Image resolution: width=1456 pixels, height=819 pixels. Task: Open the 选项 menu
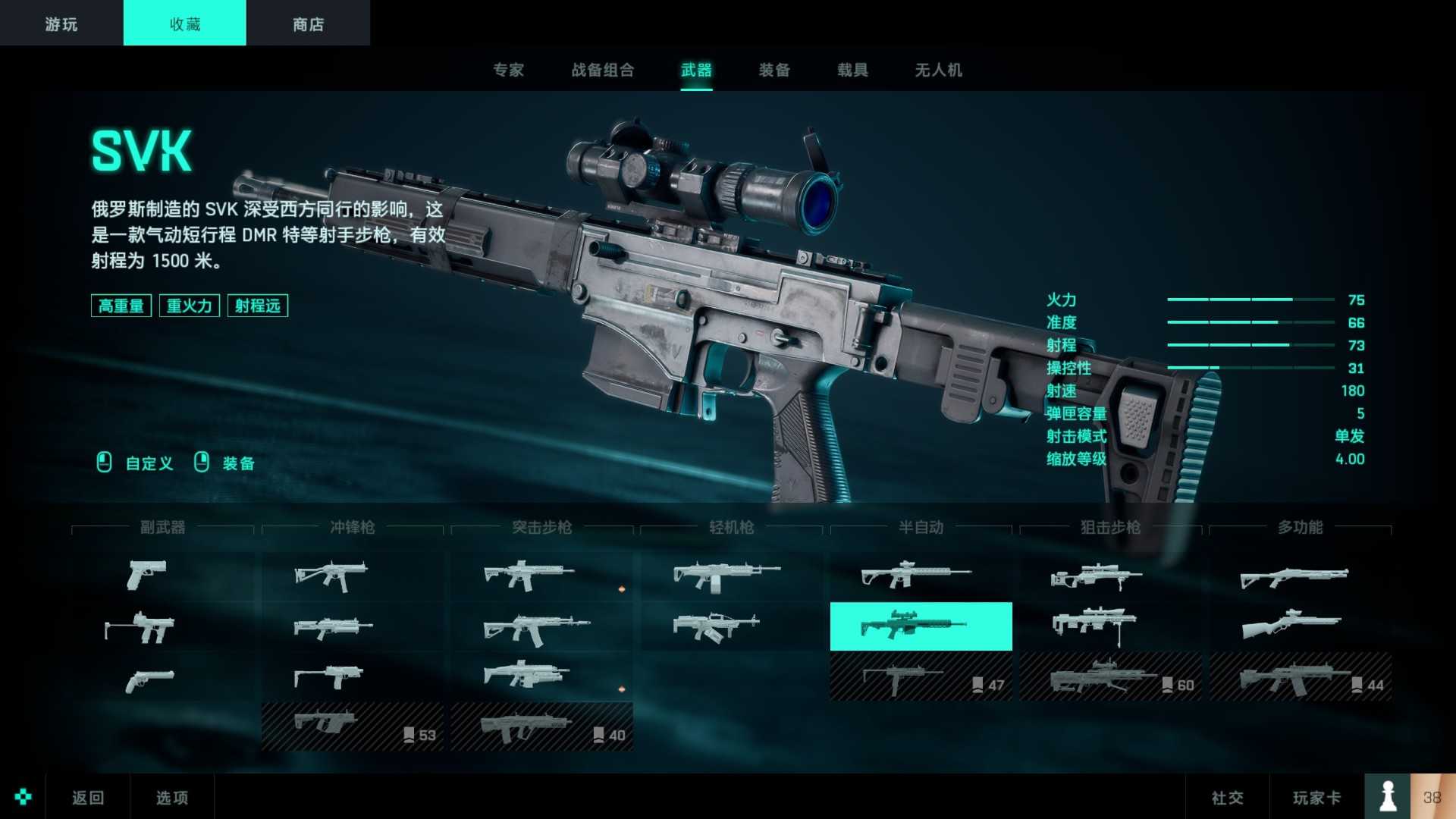171,797
